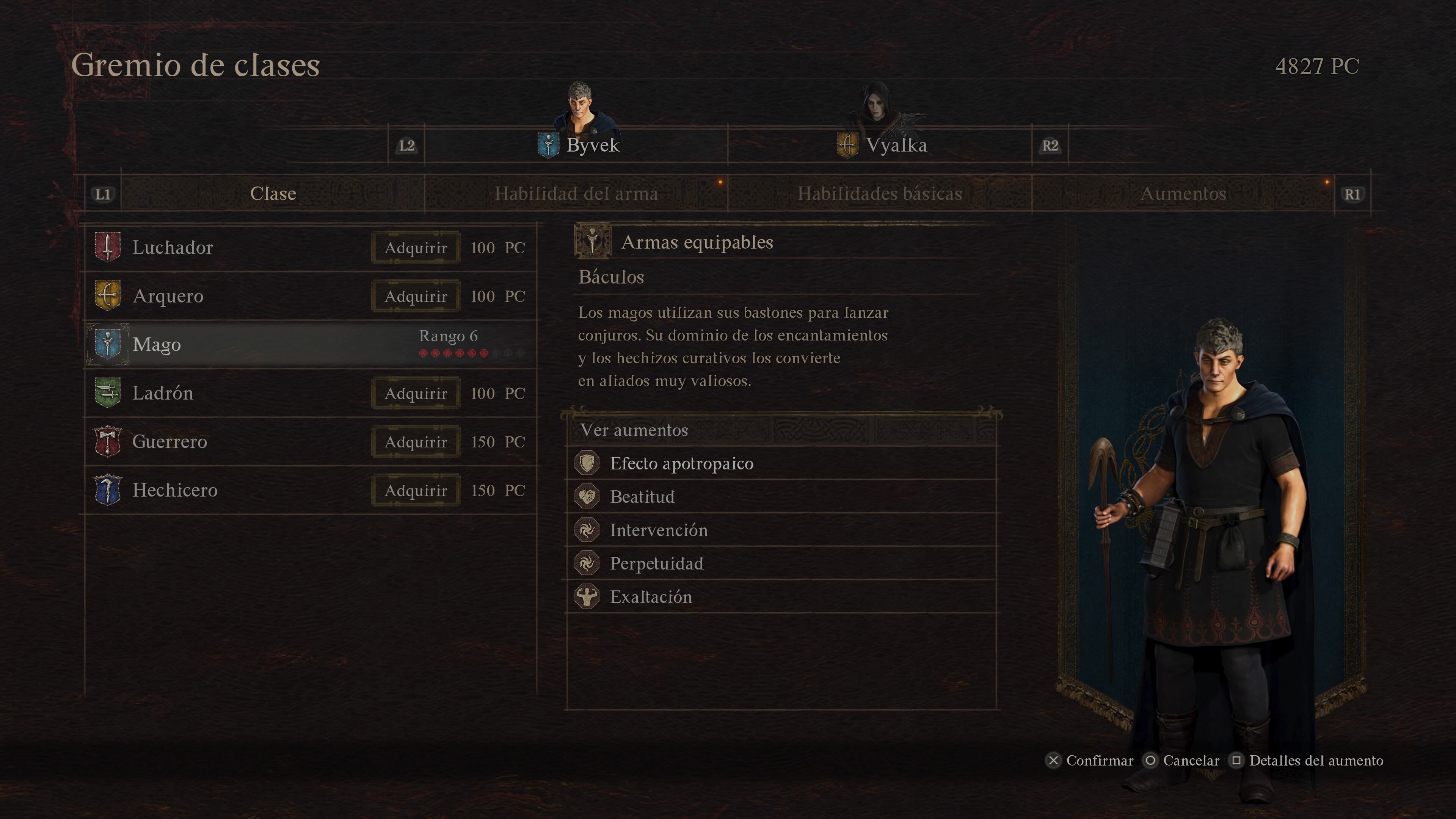The image size is (1456, 819).
Task: Go to the Aumentos tab
Action: (1183, 194)
